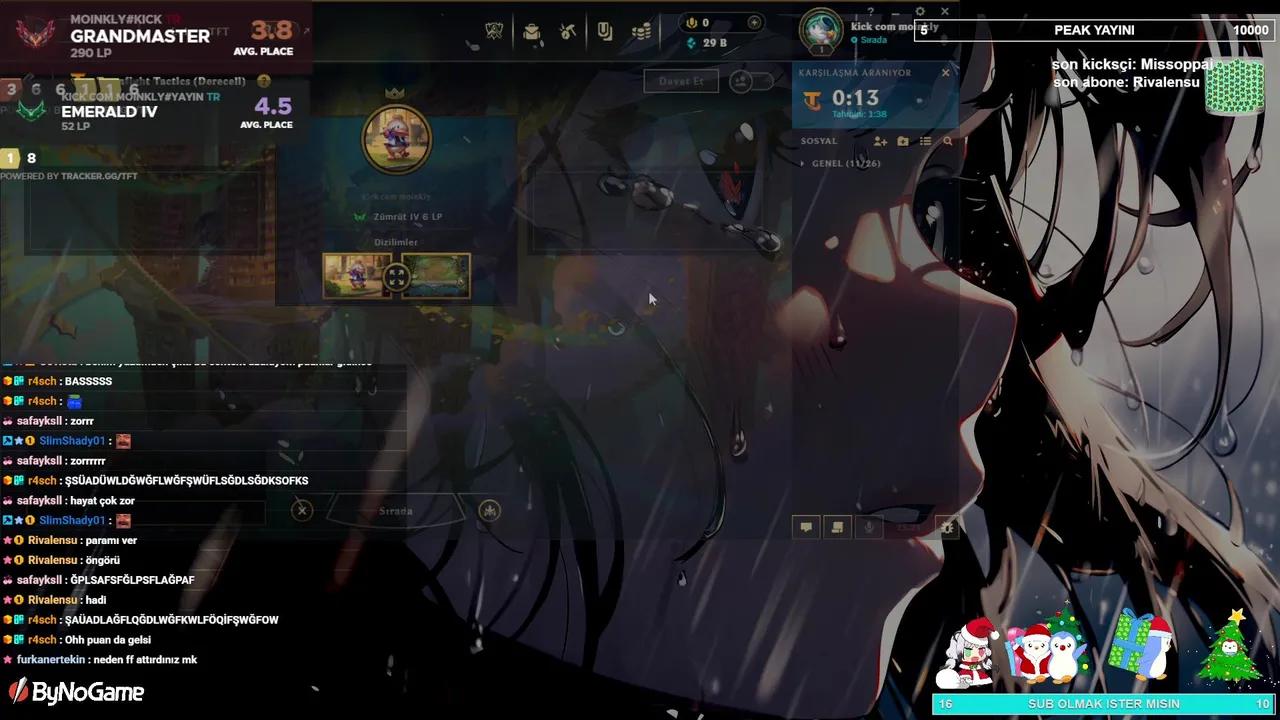This screenshot has width=1280, height=720.
Task: Open the store coins icon
Action: [x=640, y=31]
